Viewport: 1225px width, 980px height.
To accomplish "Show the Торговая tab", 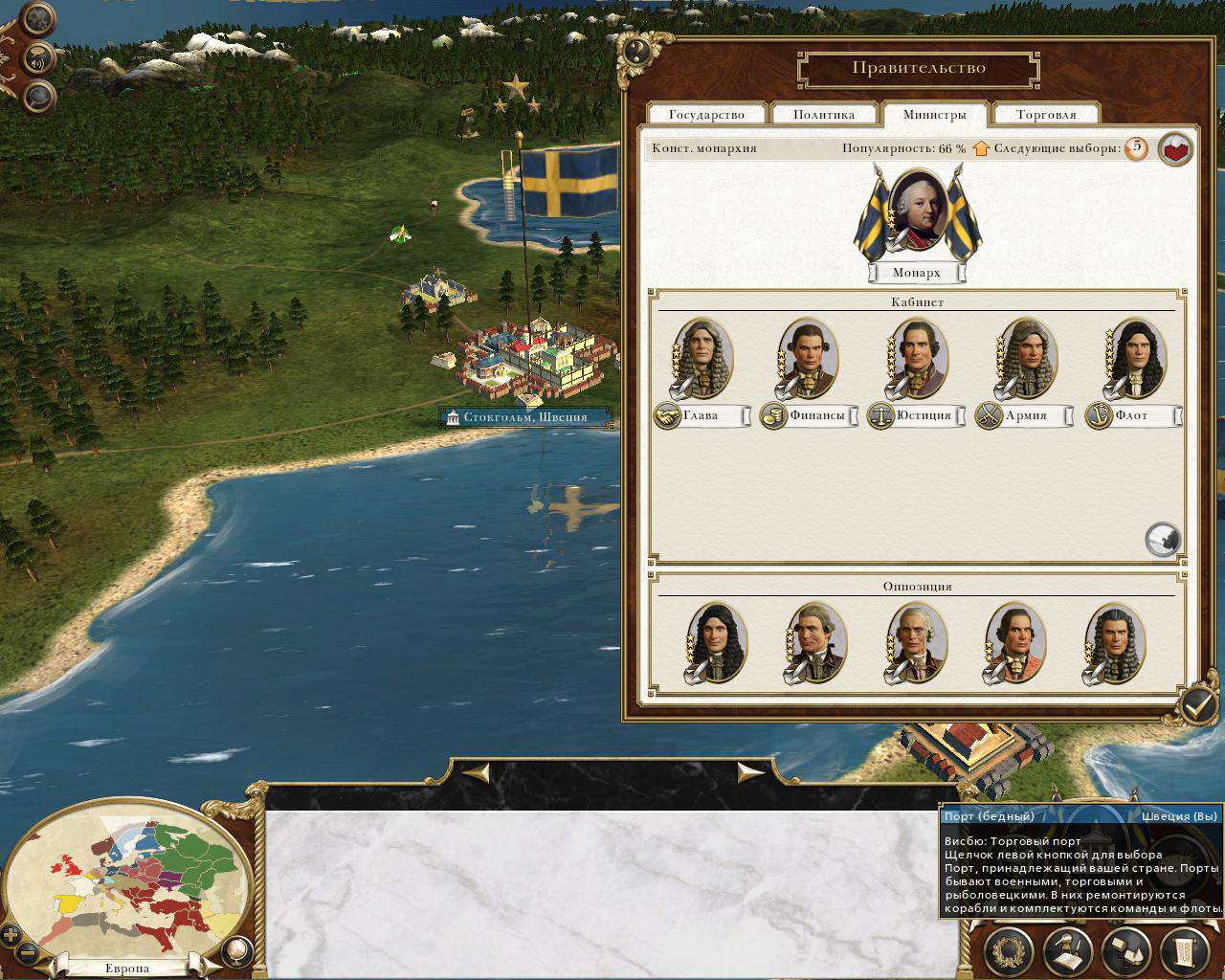I will [1045, 115].
